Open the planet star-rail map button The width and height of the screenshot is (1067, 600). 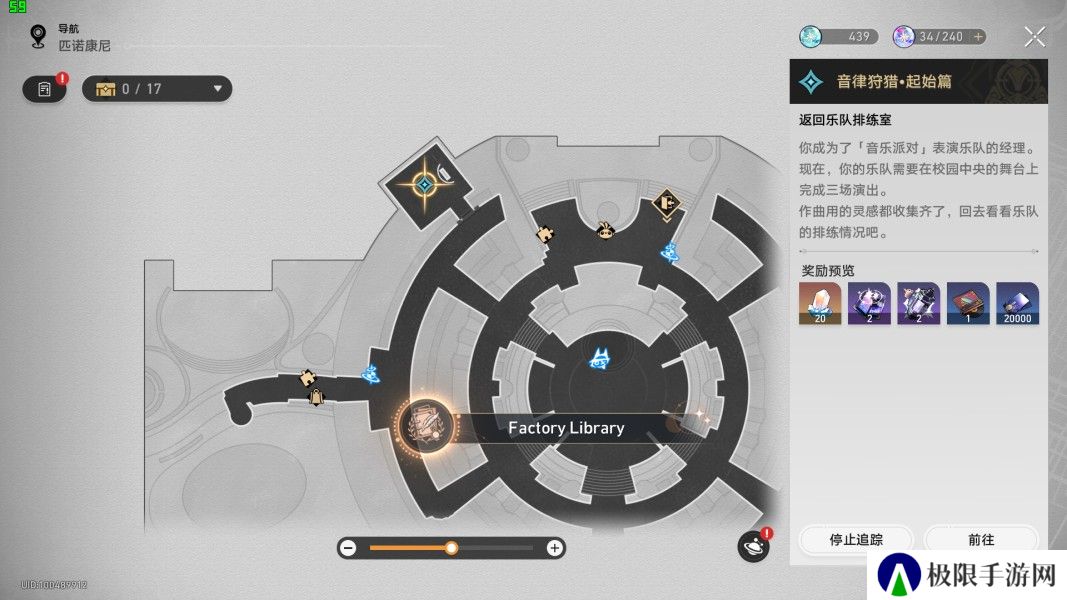[x=753, y=547]
